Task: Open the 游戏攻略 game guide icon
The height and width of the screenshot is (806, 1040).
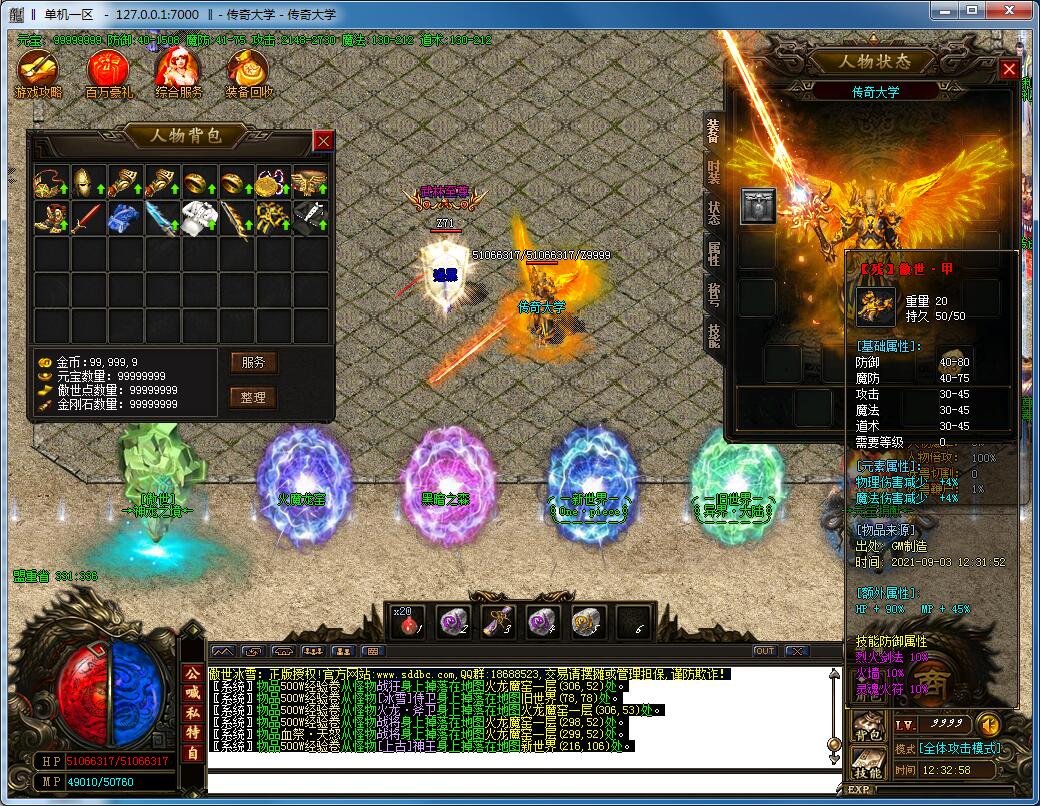Action: tap(38, 72)
